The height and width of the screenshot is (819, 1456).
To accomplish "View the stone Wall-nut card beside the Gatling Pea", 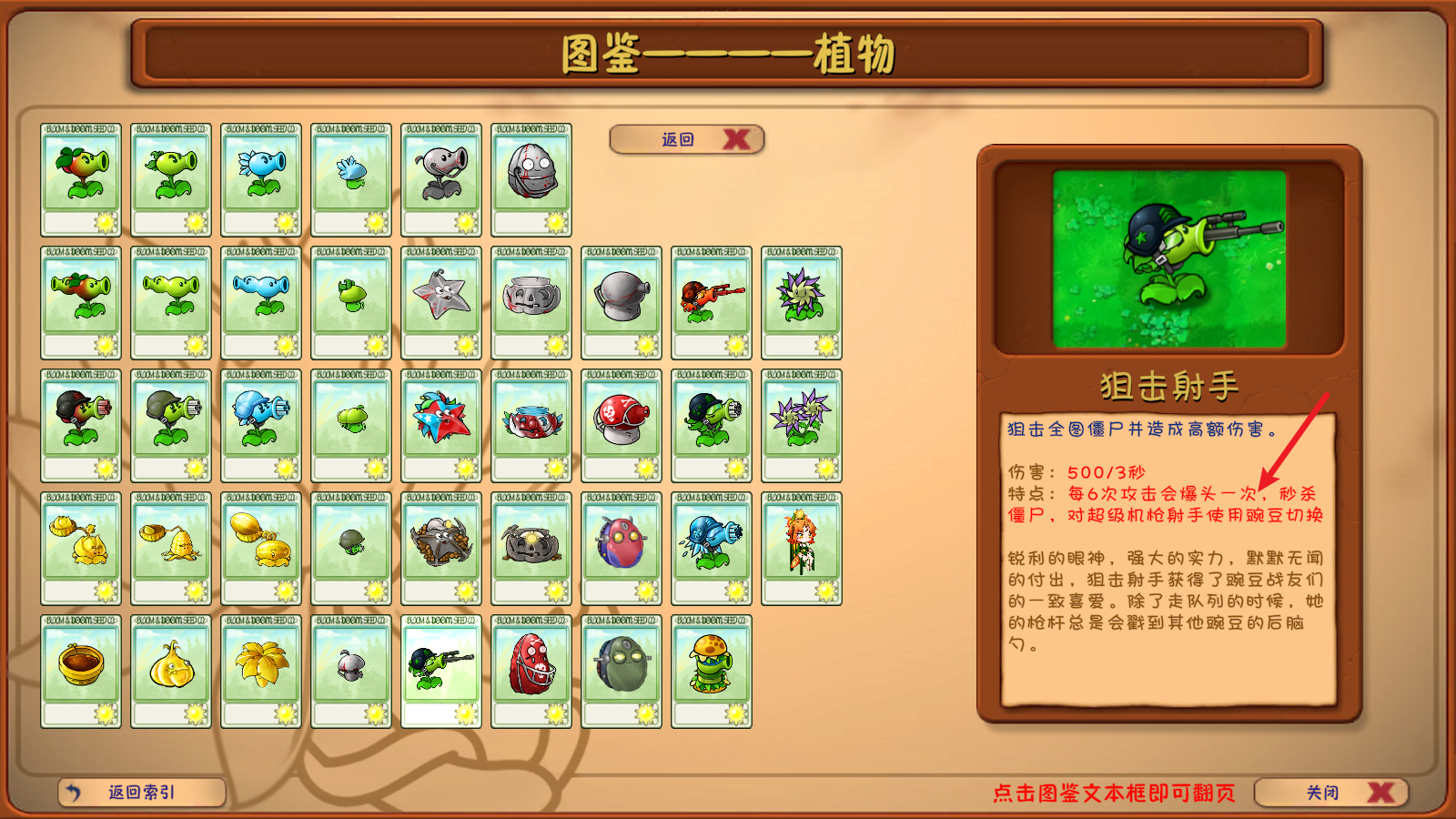I will point(623,300).
